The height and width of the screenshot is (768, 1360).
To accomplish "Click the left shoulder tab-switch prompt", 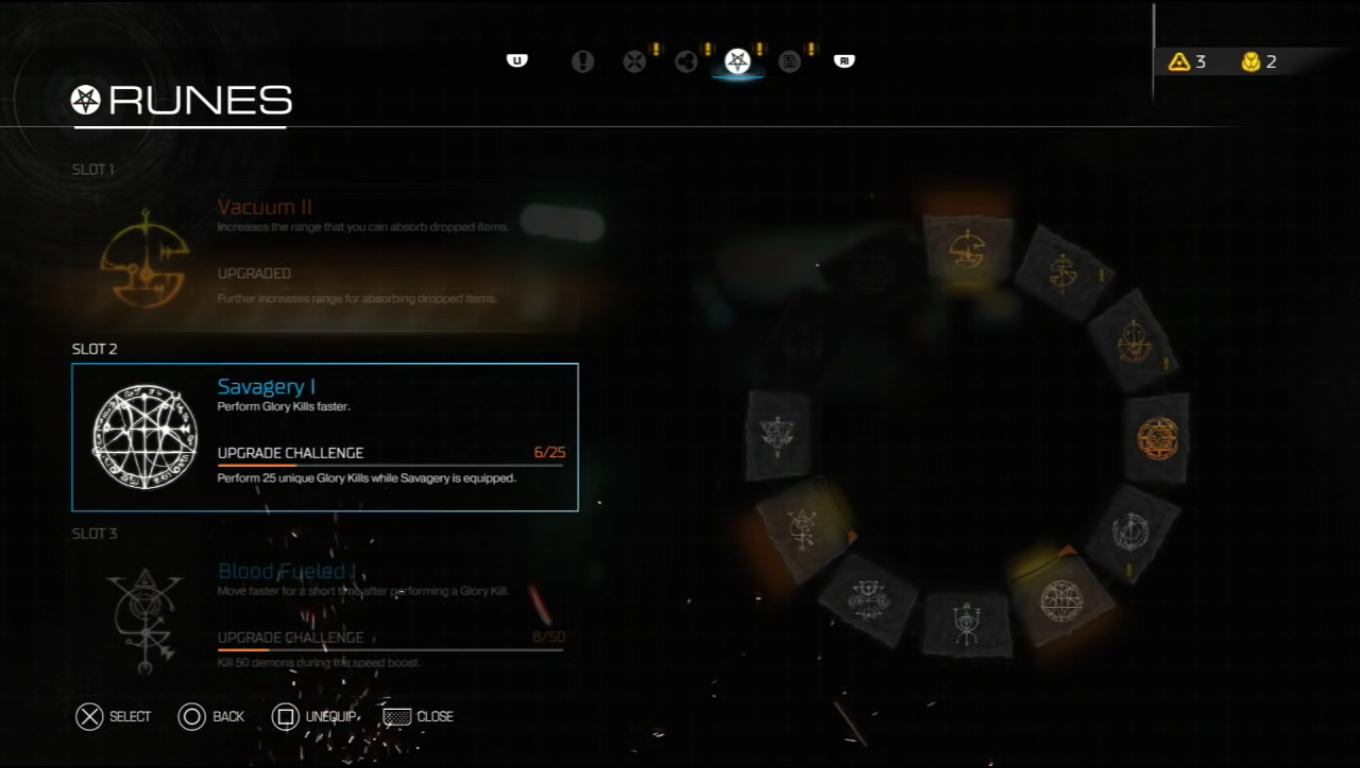I will click(516, 60).
